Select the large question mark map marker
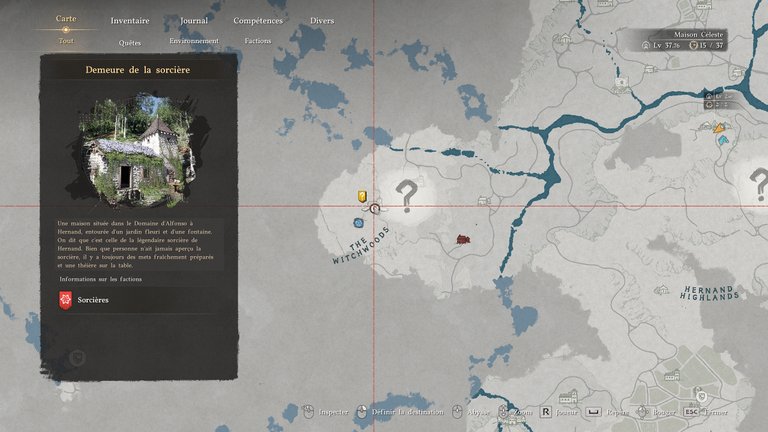This screenshot has width=768, height=432. pyautogui.click(x=406, y=195)
